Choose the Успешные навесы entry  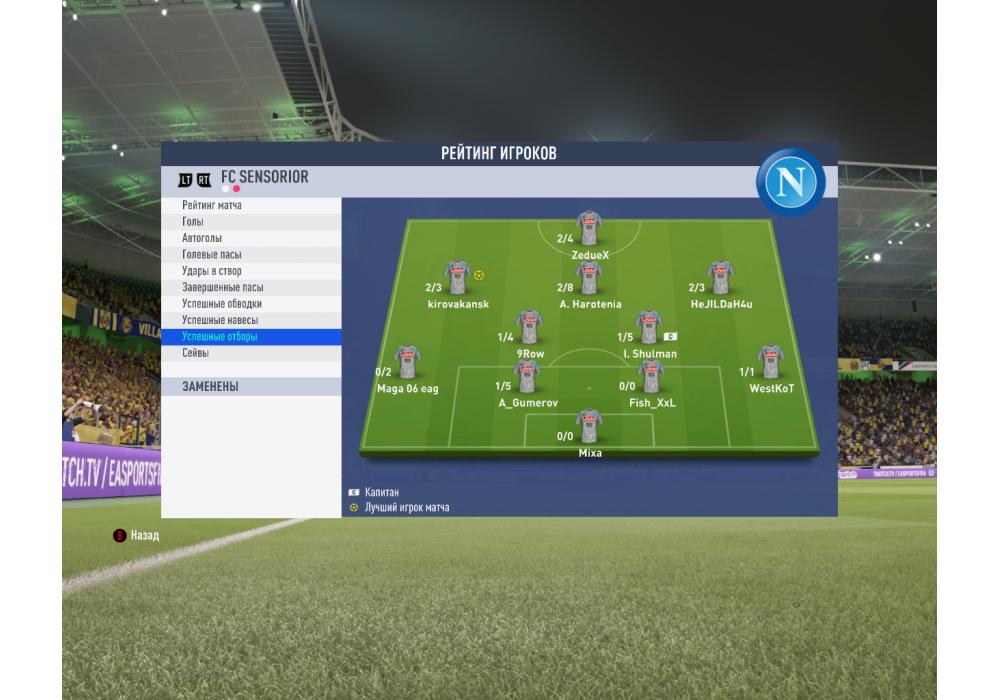(250, 320)
